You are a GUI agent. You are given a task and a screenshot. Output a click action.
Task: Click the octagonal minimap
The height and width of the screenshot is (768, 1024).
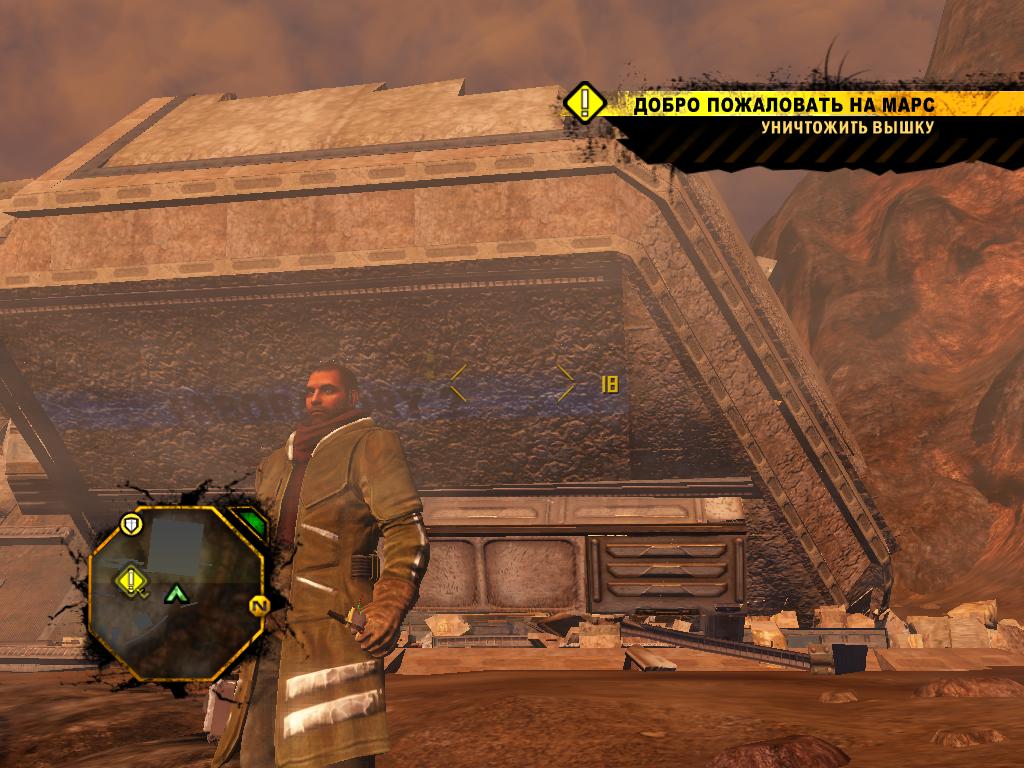click(x=176, y=591)
